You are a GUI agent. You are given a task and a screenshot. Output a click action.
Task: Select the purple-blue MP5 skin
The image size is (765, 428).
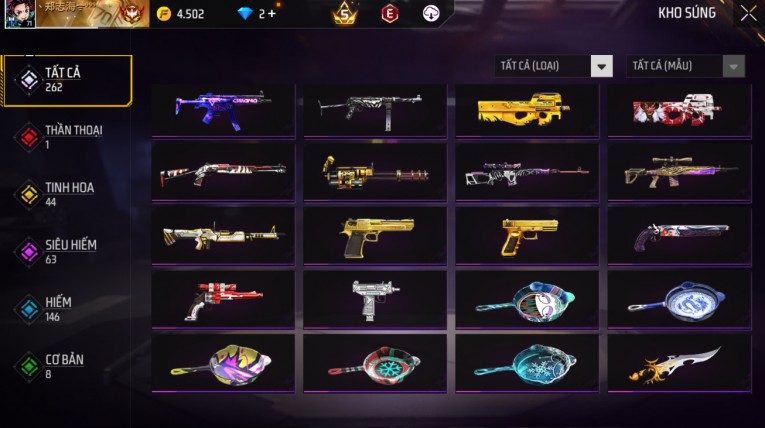click(223, 107)
